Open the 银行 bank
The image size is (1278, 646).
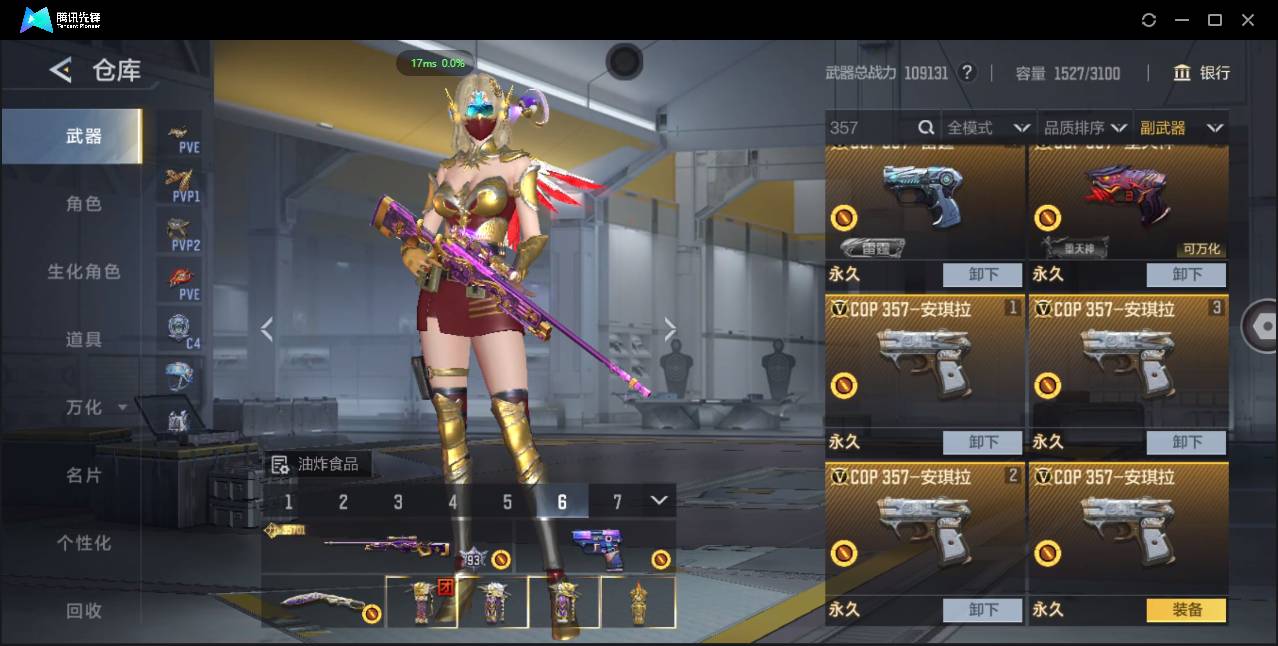coord(1201,73)
